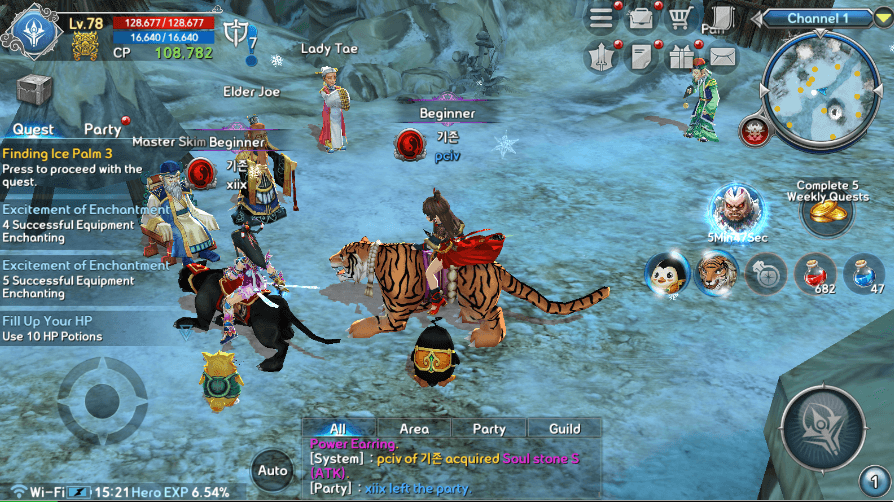Open the briefcase inventory icon
Screen dimensions: 894x502
point(641,19)
